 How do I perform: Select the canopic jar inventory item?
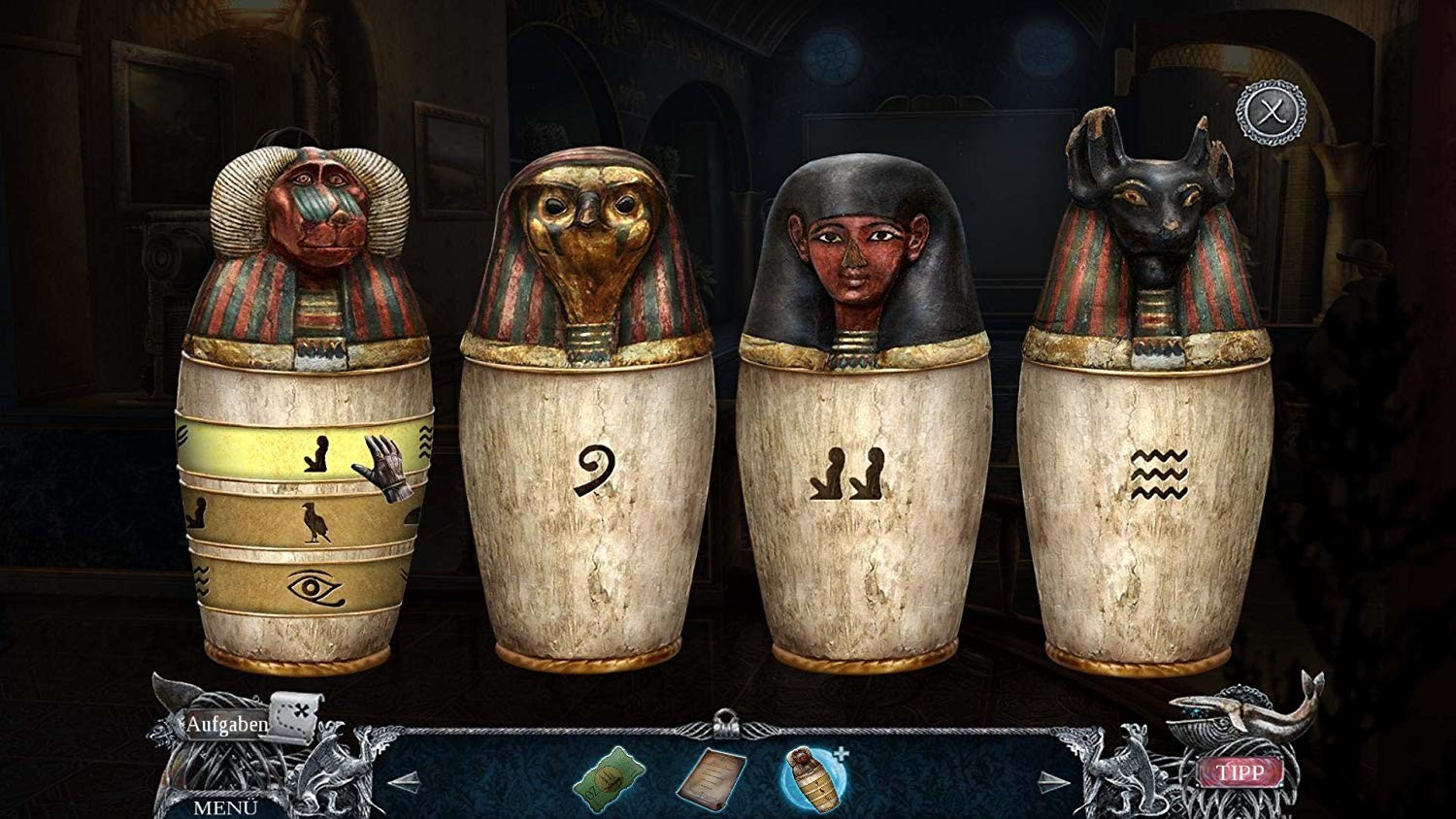[x=813, y=777]
